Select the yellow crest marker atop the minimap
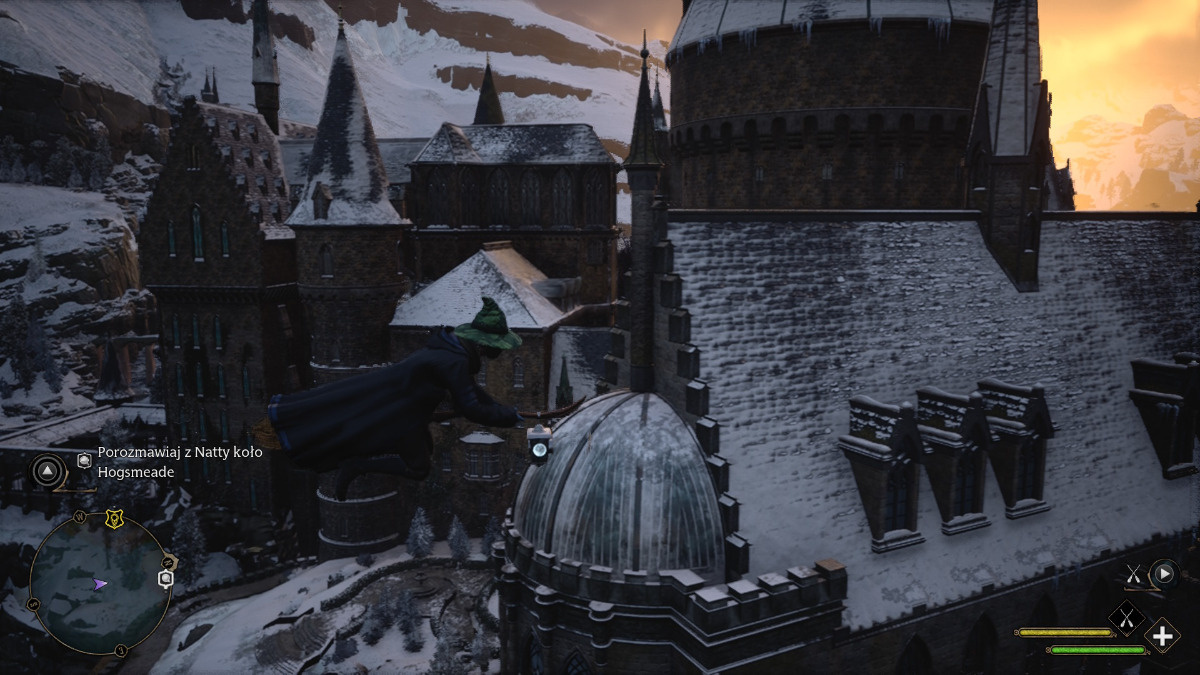The height and width of the screenshot is (675, 1200). click(x=113, y=518)
